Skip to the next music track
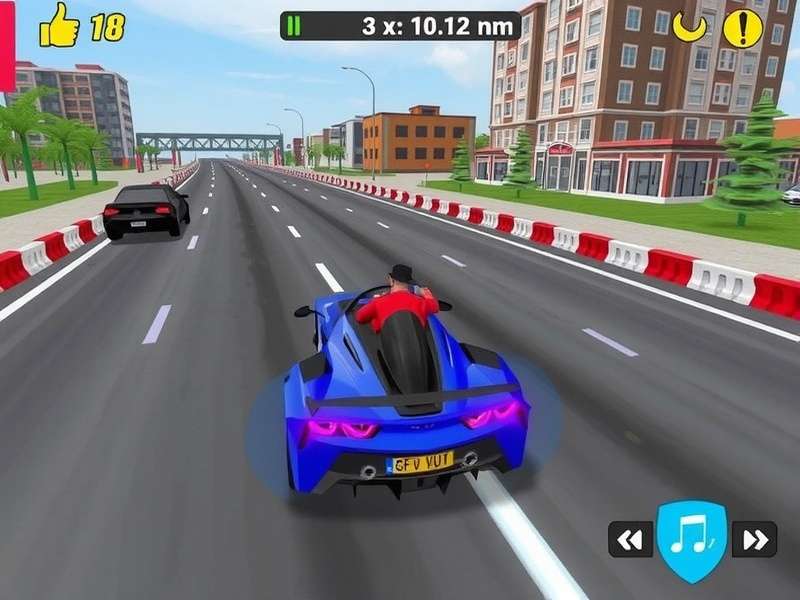This screenshot has height=600, width=800. click(x=754, y=540)
